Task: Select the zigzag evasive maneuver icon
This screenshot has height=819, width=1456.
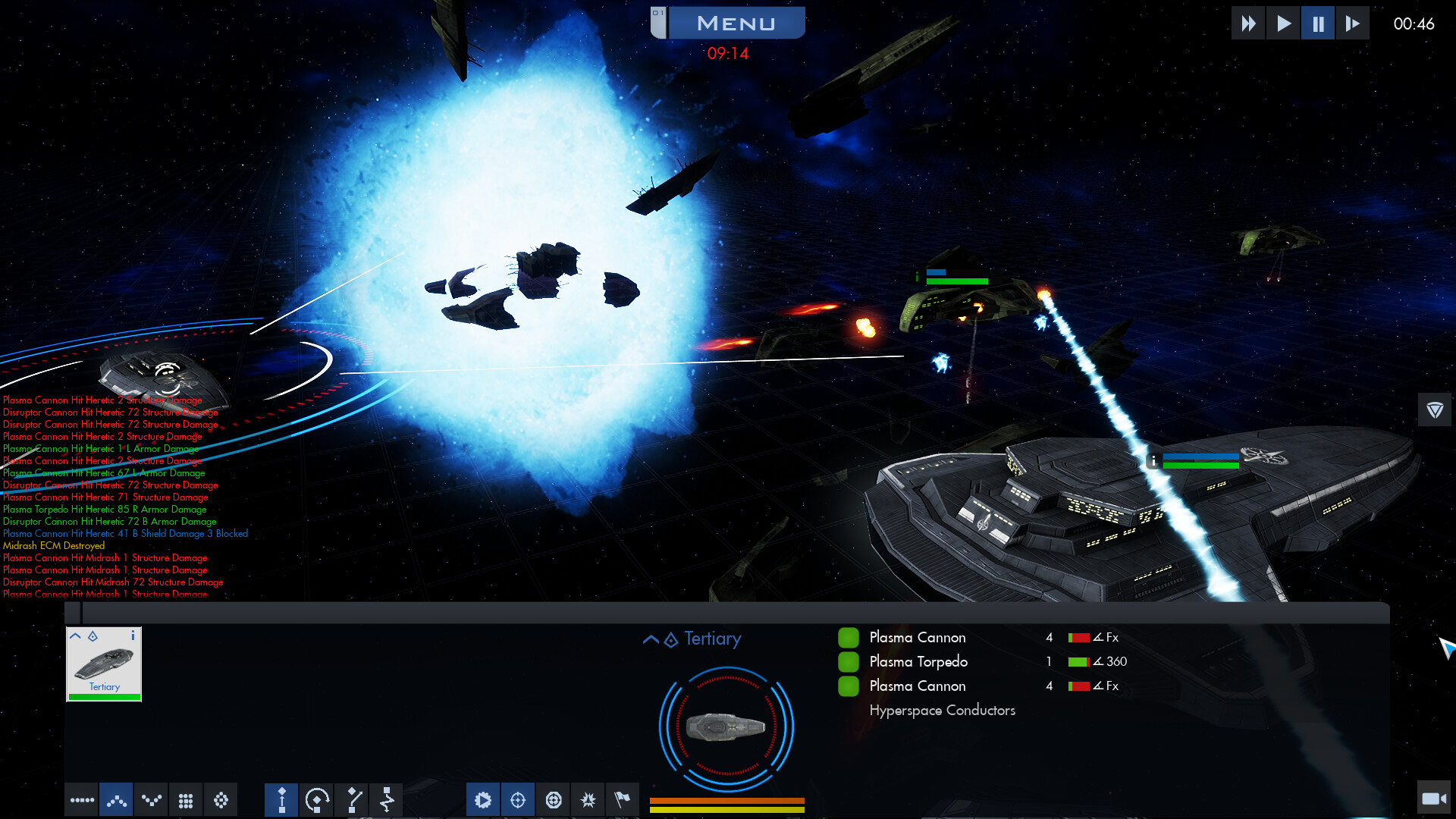Action: [x=388, y=799]
